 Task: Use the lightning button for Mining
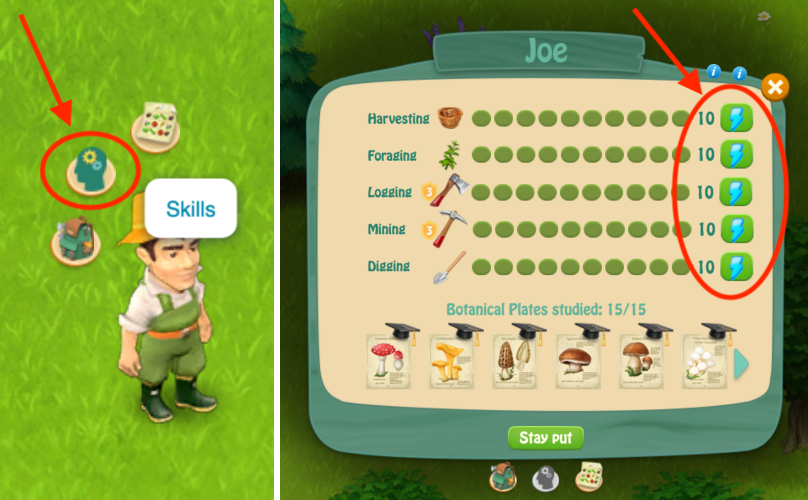pyautogui.click(x=736, y=229)
